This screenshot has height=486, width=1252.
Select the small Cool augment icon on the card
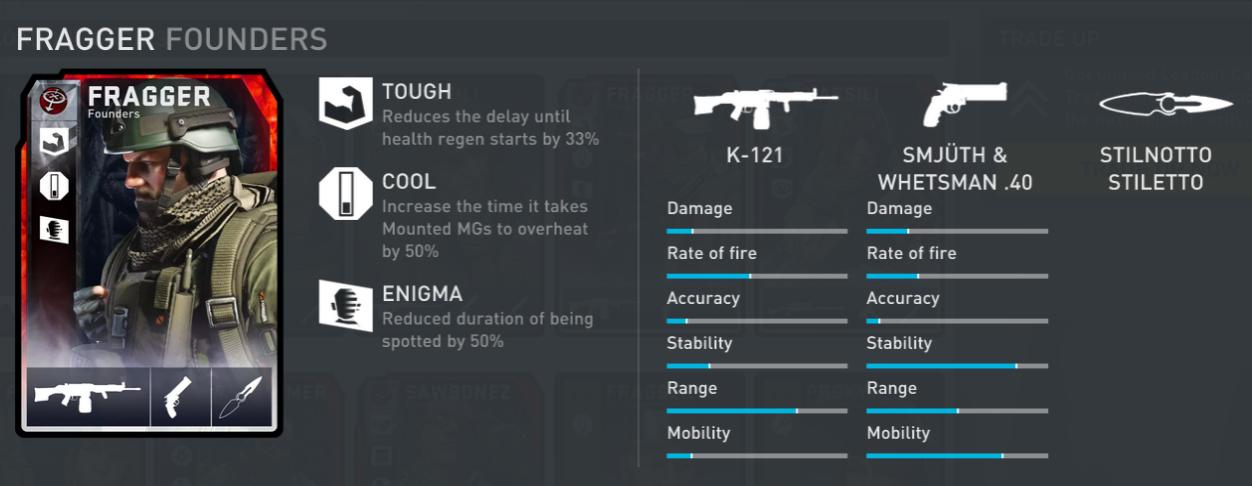pos(53,186)
